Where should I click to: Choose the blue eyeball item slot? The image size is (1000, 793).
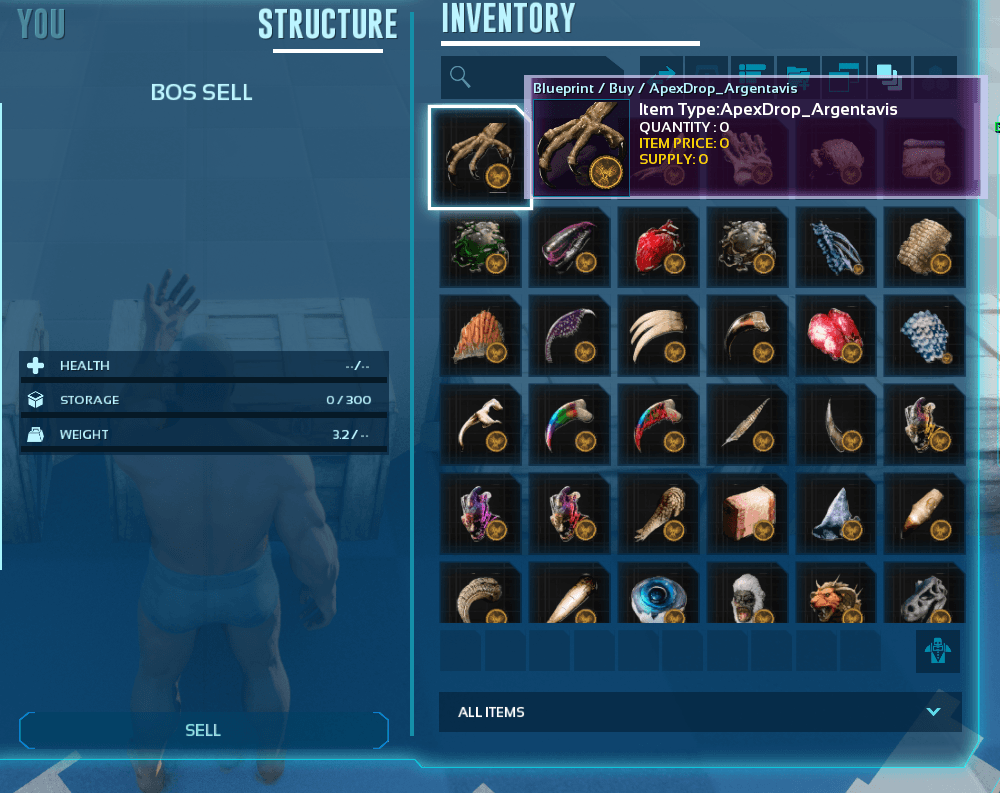(658, 596)
